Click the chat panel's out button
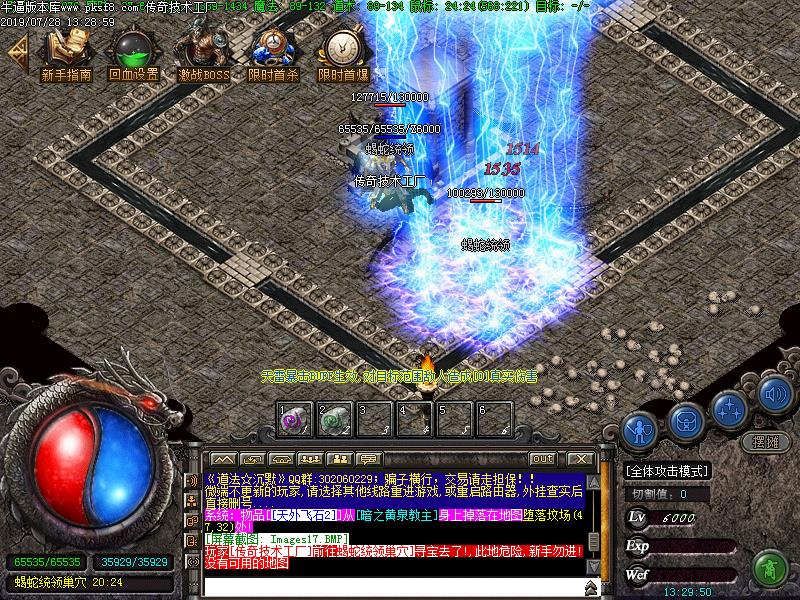The image size is (800, 600). [544, 459]
